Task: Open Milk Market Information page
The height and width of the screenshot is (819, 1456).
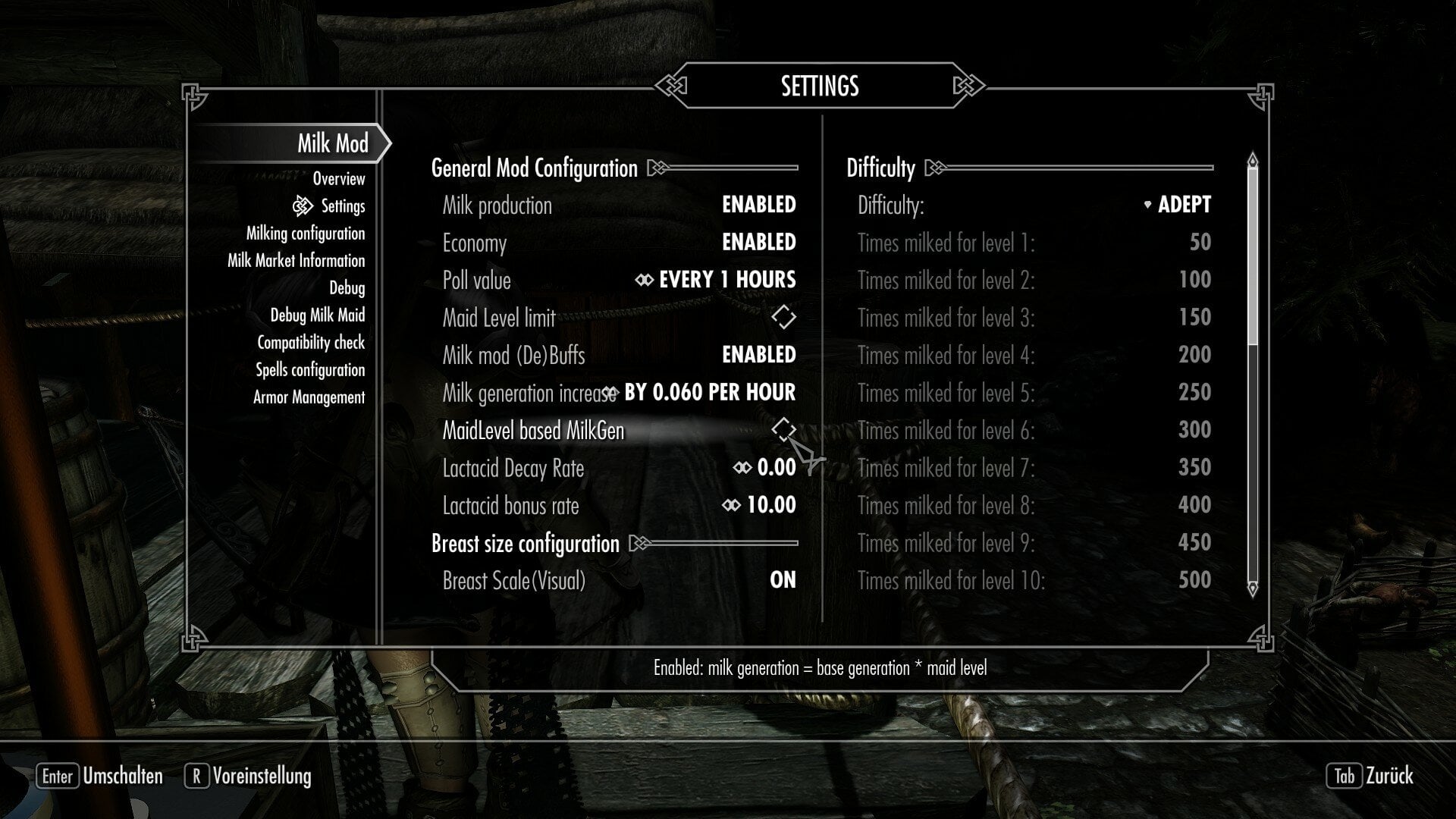Action: click(296, 261)
